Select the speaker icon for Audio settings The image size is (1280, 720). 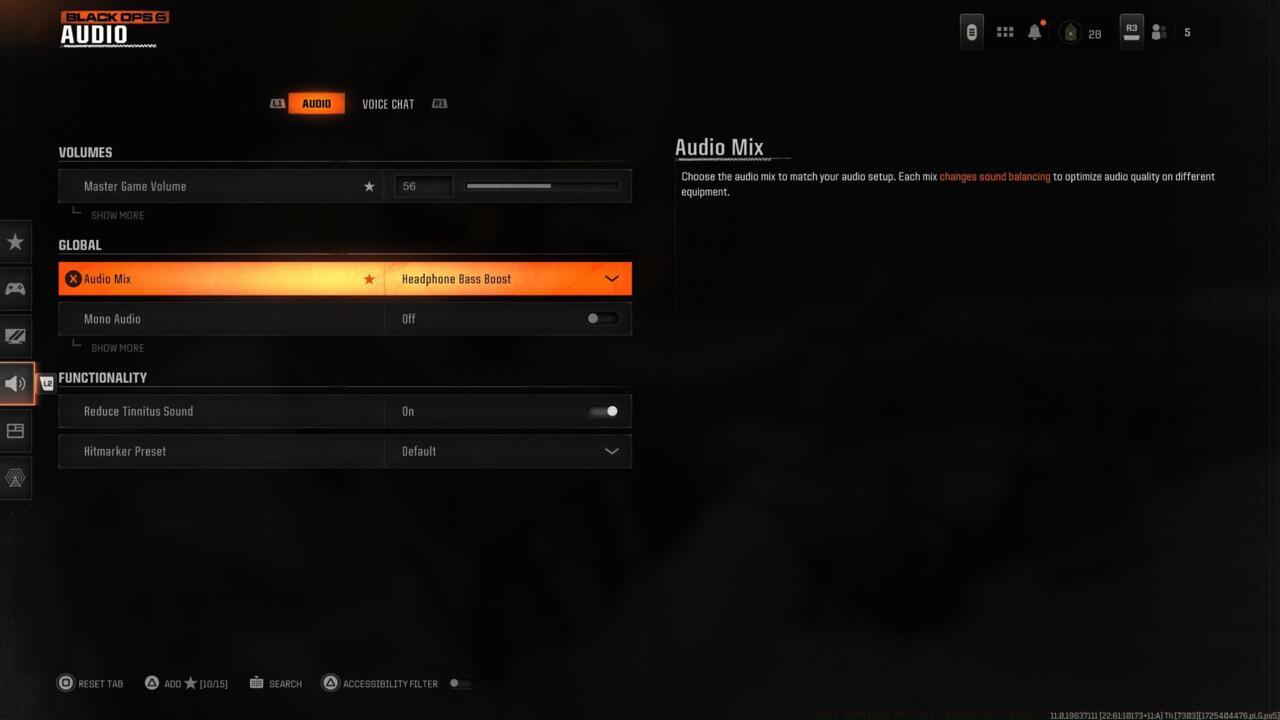(15, 383)
